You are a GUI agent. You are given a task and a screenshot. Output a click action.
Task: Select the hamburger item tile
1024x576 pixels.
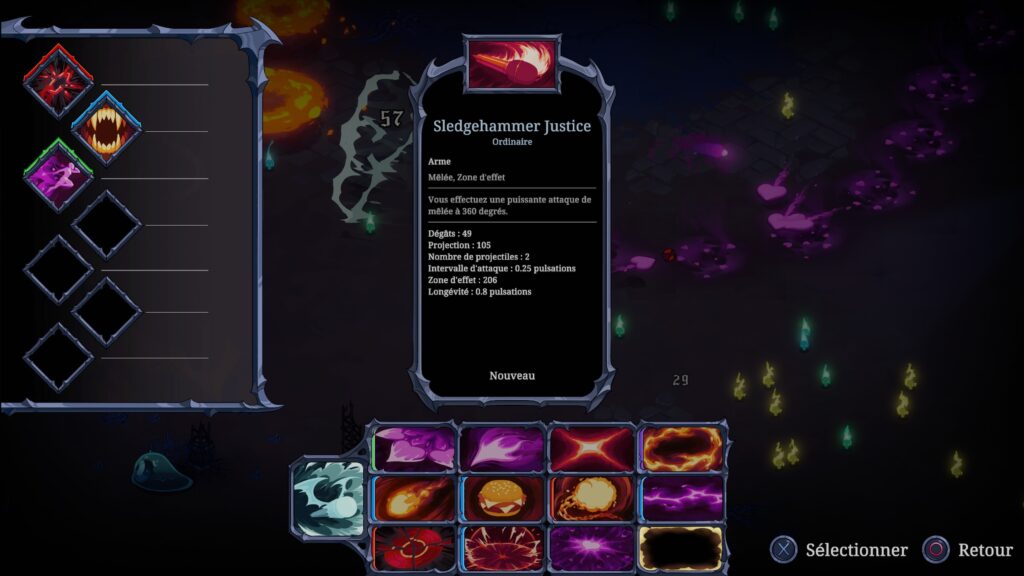502,498
